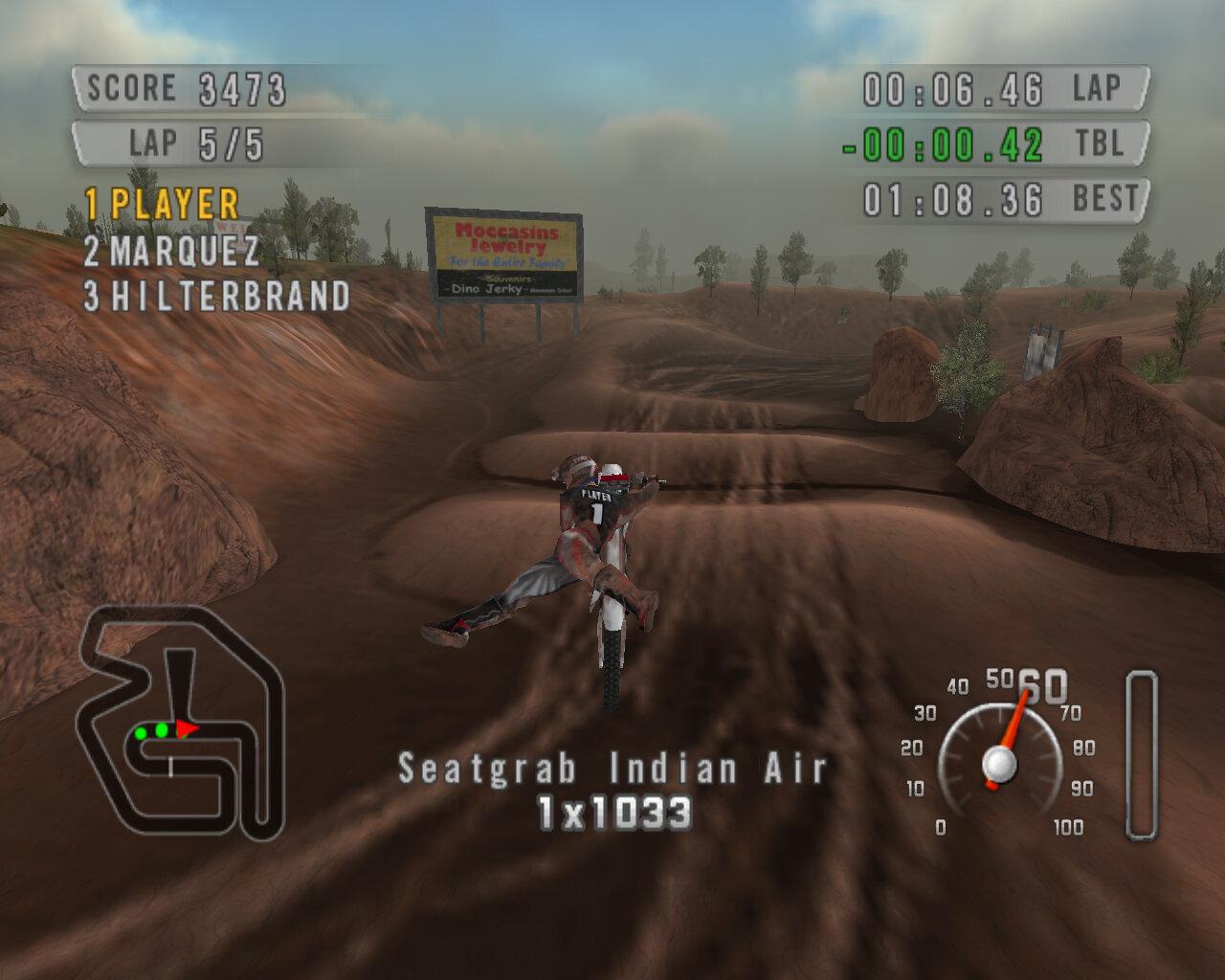
Task: Click the BEST lap time label
Action: click(x=1107, y=199)
